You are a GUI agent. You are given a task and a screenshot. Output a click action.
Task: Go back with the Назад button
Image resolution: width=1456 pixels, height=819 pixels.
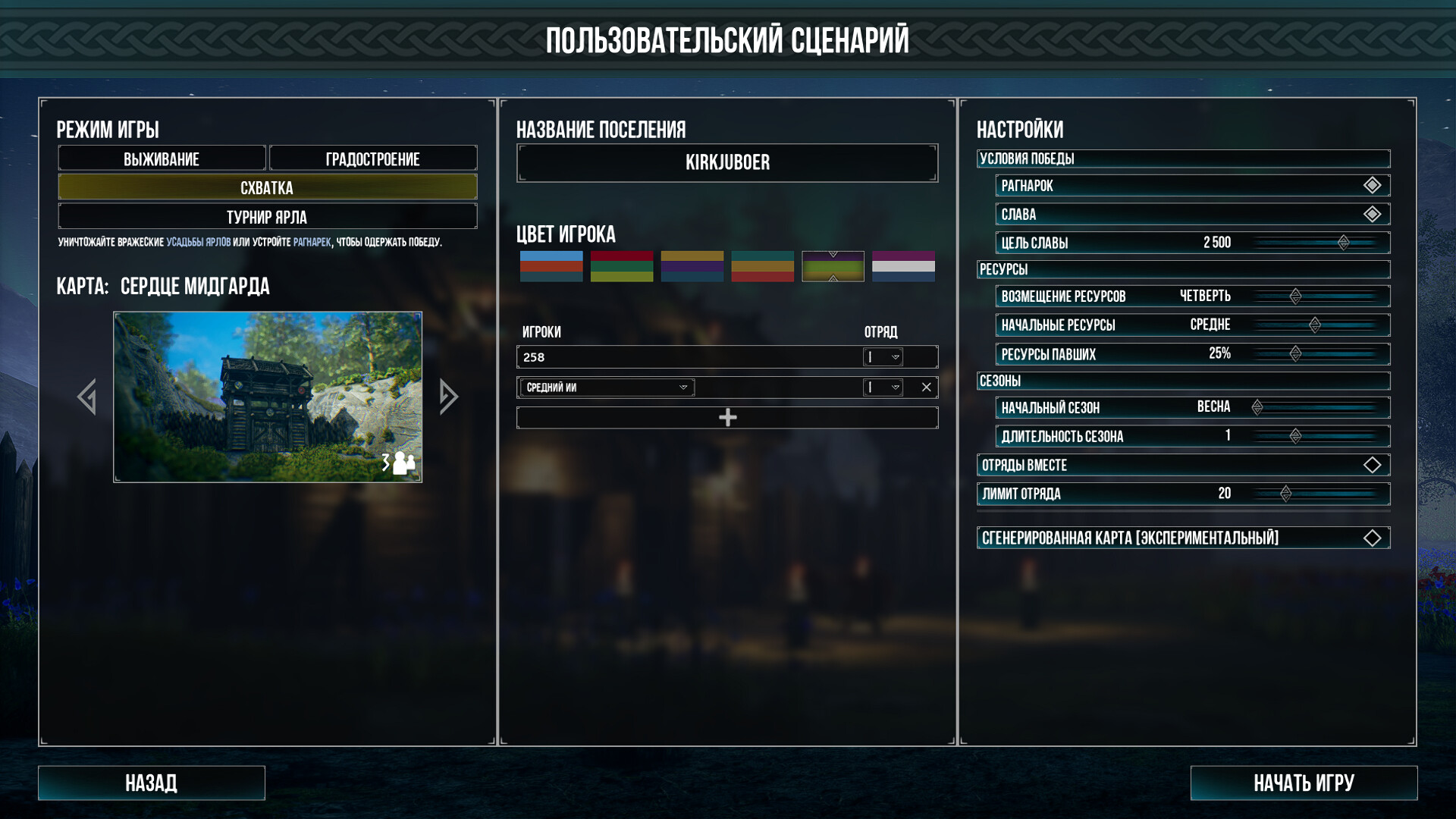(x=152, y=783)
